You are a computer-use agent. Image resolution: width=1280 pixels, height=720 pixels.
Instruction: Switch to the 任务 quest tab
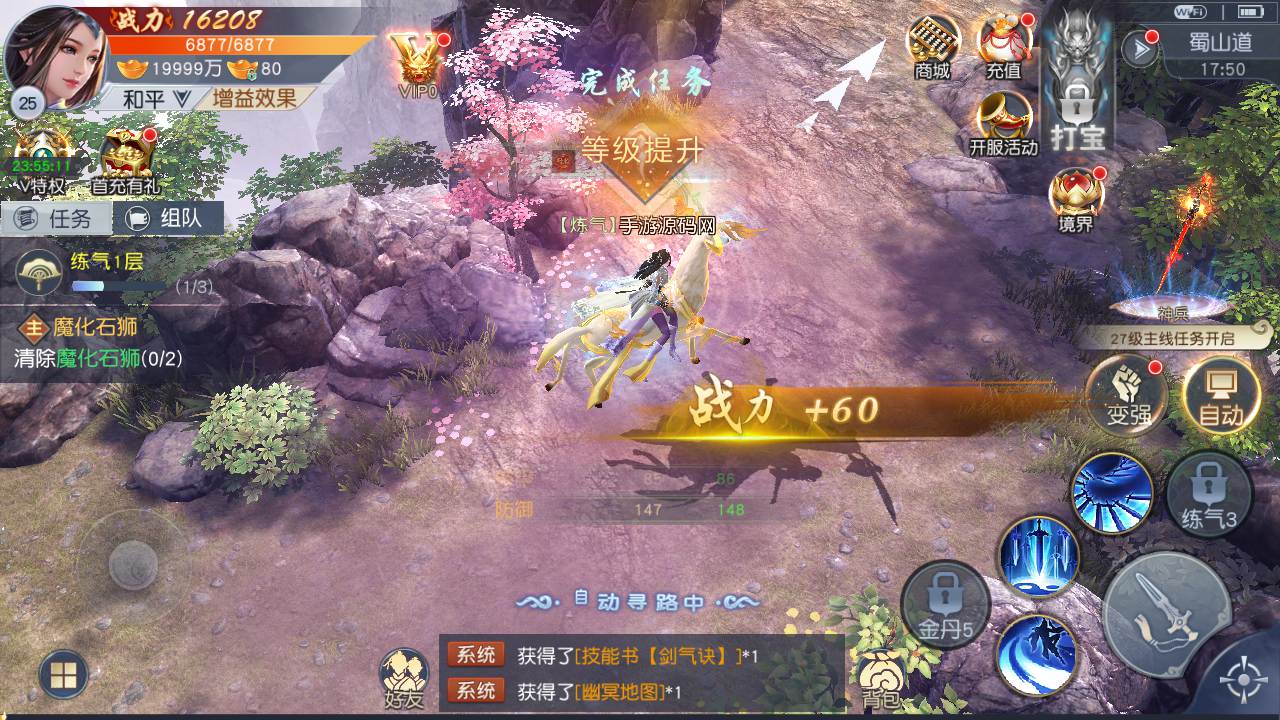[x=56, y=218]
